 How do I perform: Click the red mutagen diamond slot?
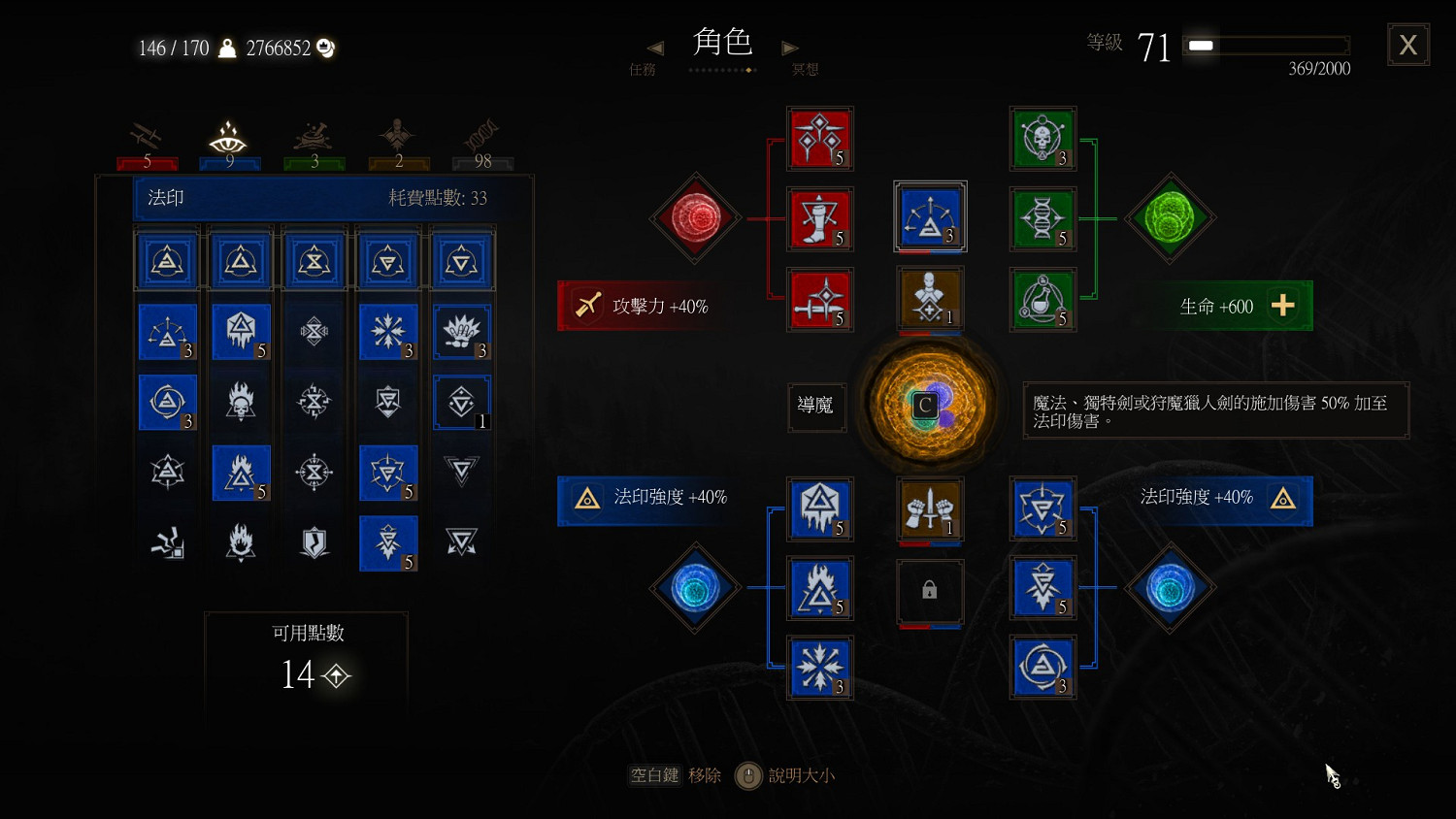click(x=695, y=217)
